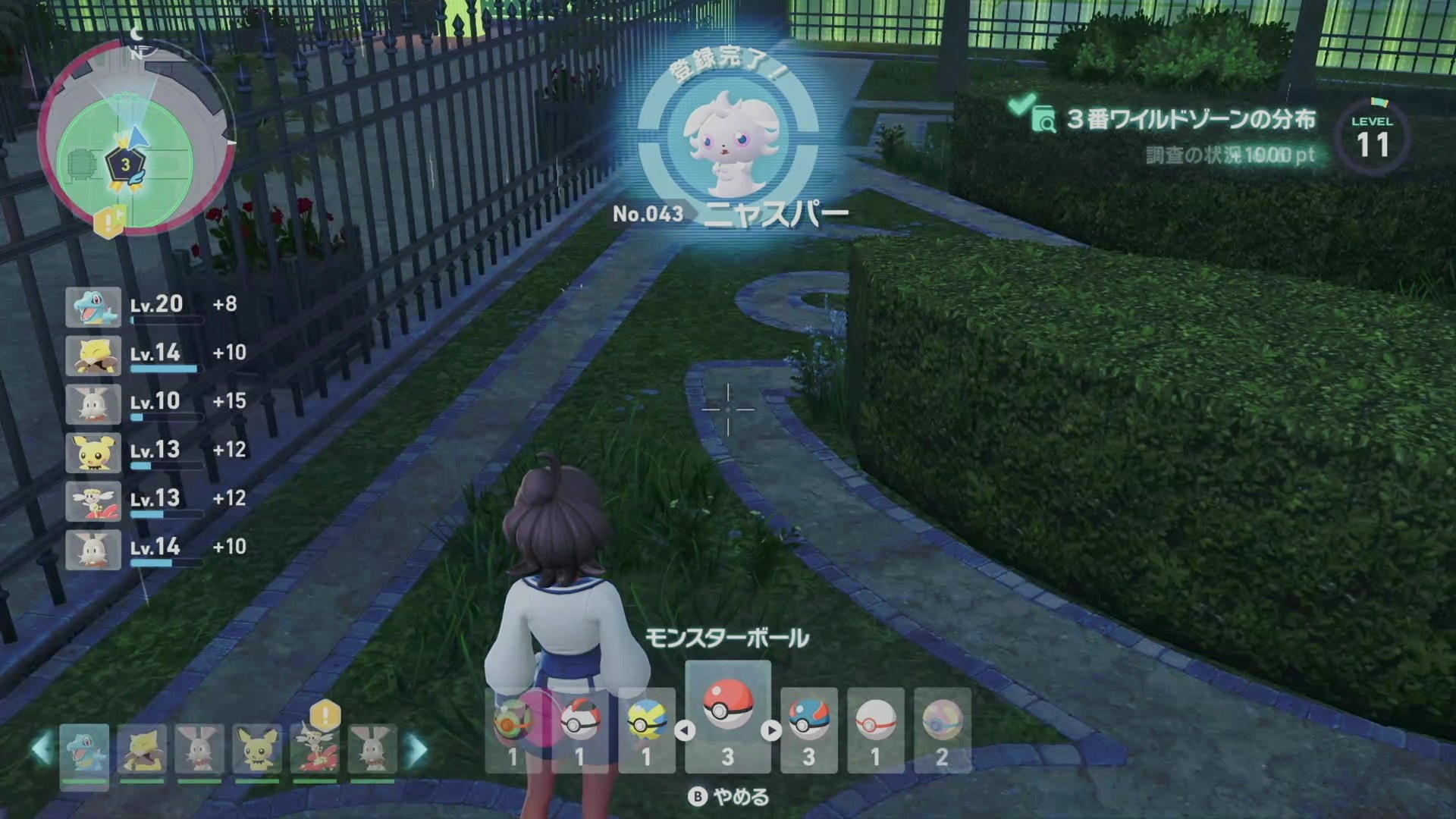1456x819 pixels.
Task: Switch to the Great Ball slot
Action: pyautogui.click(x=808, y=730)
